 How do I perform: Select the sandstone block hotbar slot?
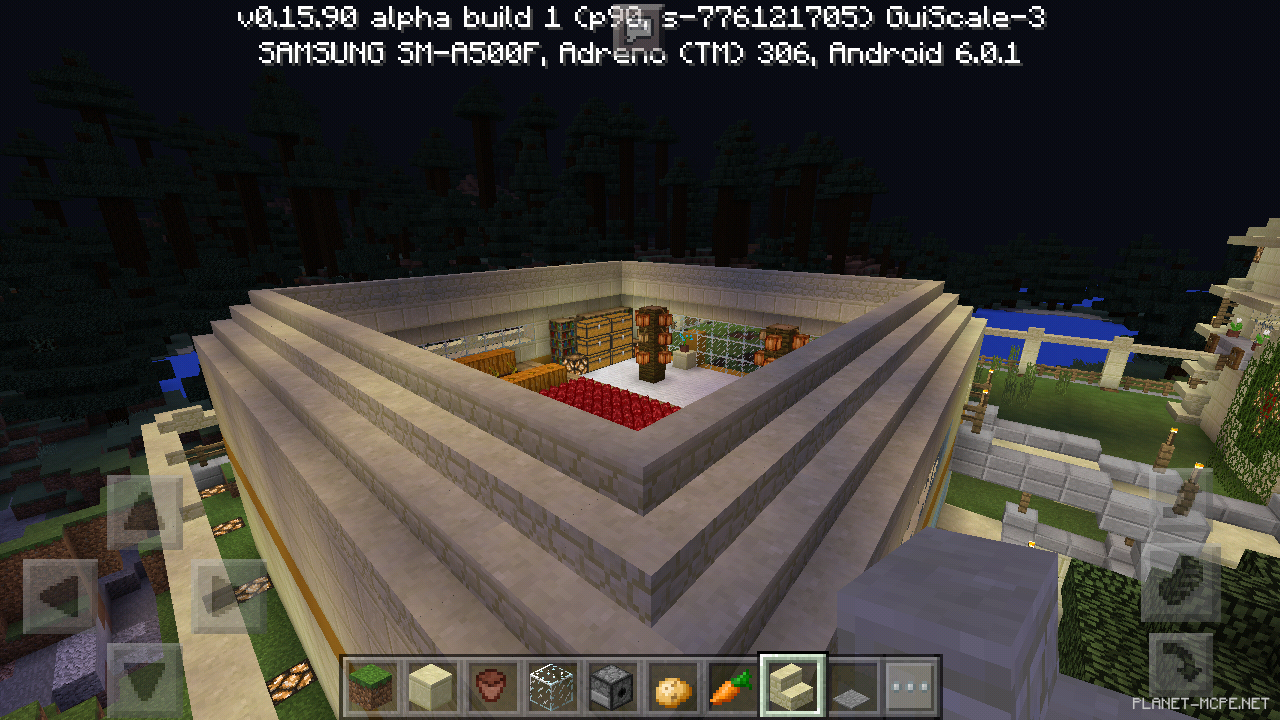click(432, 687)
